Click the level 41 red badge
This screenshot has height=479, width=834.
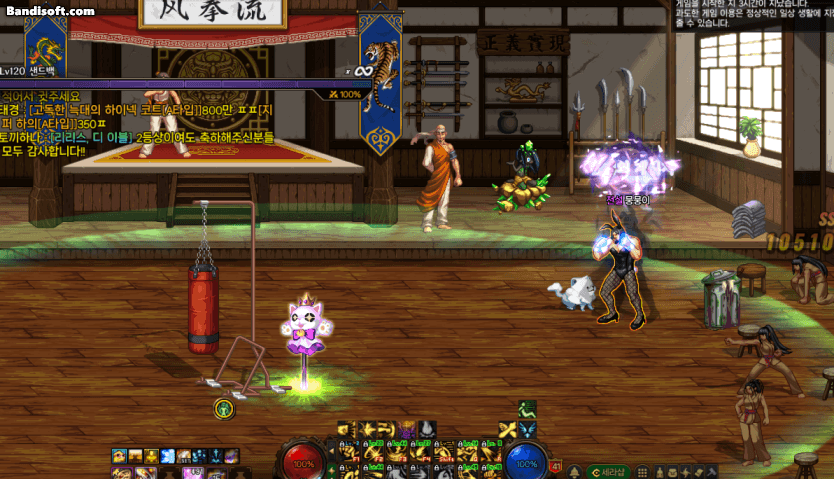click(x=556, y=465)
